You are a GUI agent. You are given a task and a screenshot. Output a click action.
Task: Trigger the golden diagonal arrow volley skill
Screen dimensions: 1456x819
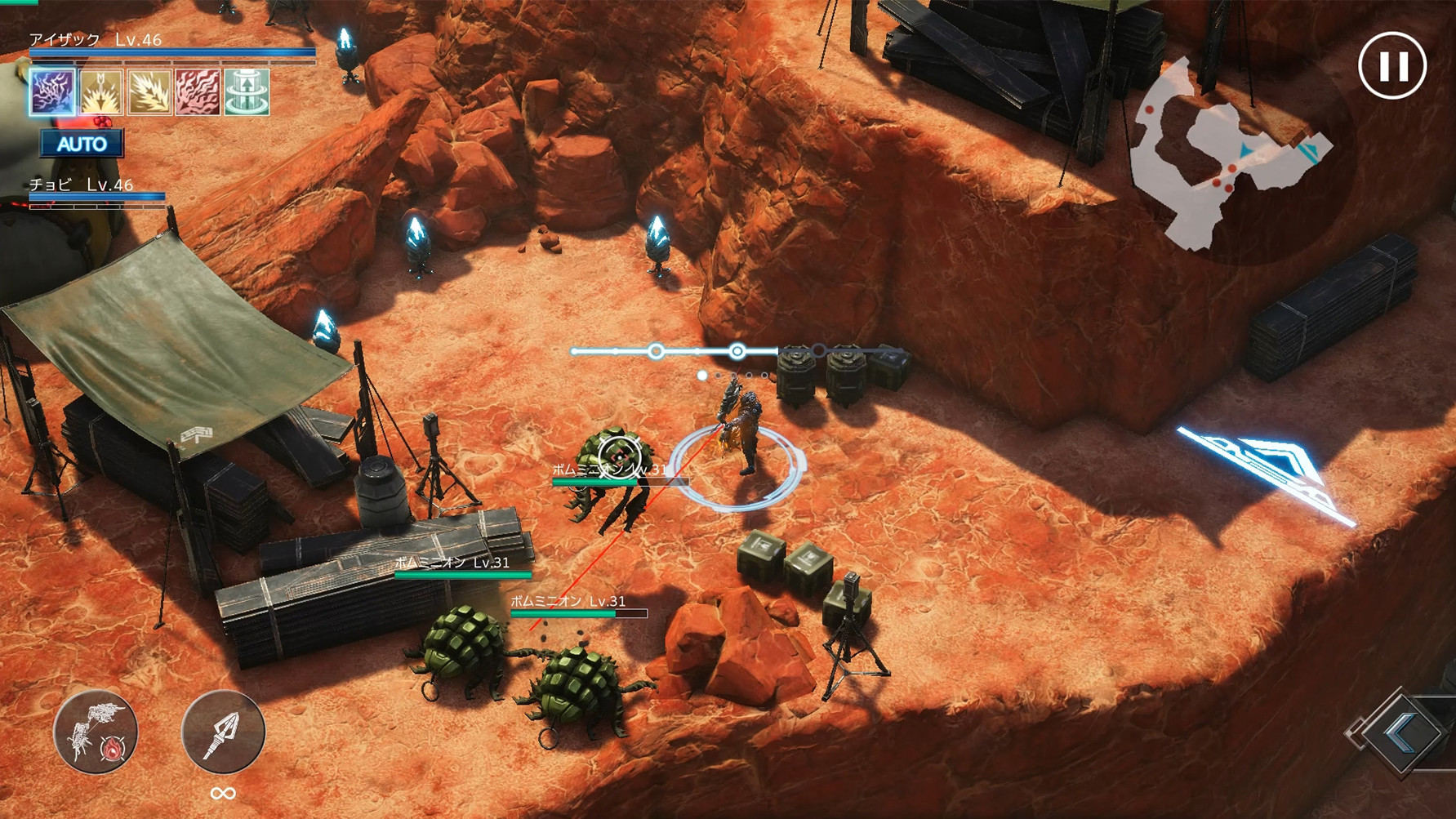tap(149, 91)
